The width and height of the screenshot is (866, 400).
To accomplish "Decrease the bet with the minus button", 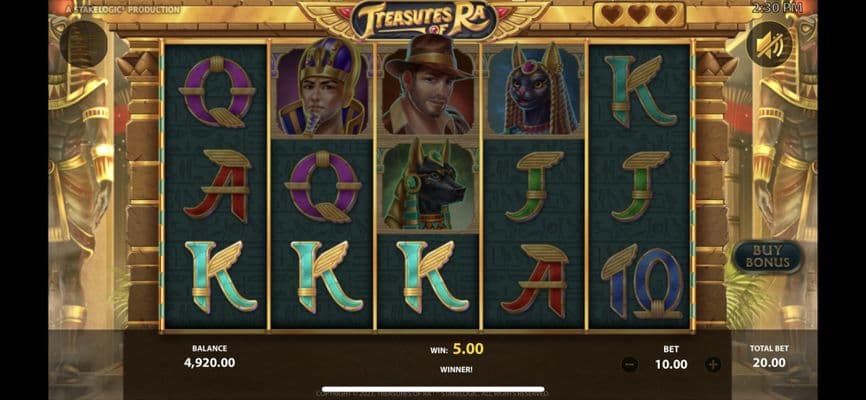I will point(629,365).
